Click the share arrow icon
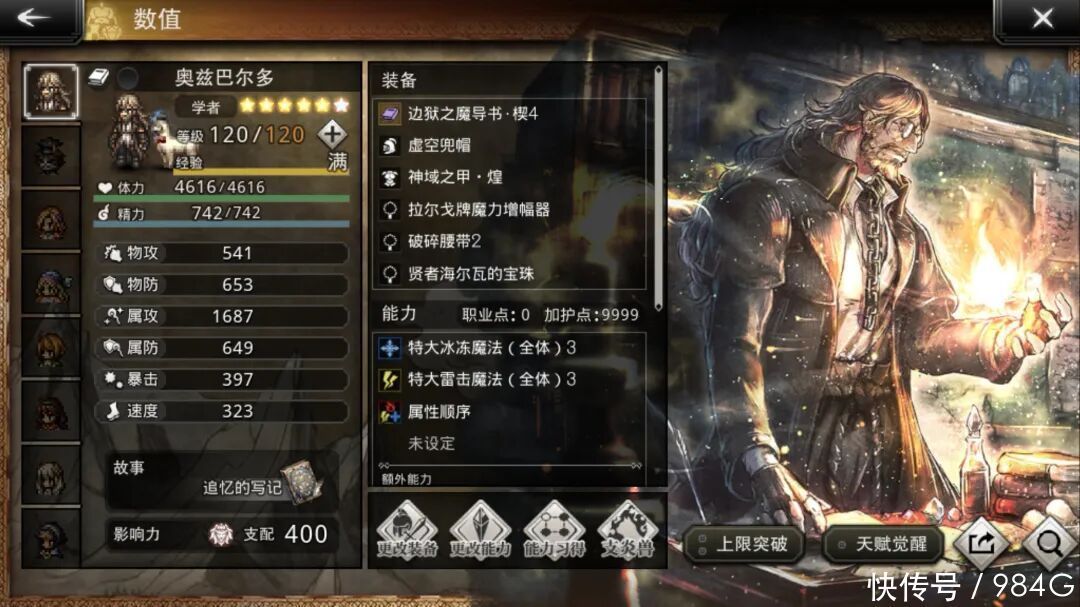1080x607 pixels. (980, 543)
